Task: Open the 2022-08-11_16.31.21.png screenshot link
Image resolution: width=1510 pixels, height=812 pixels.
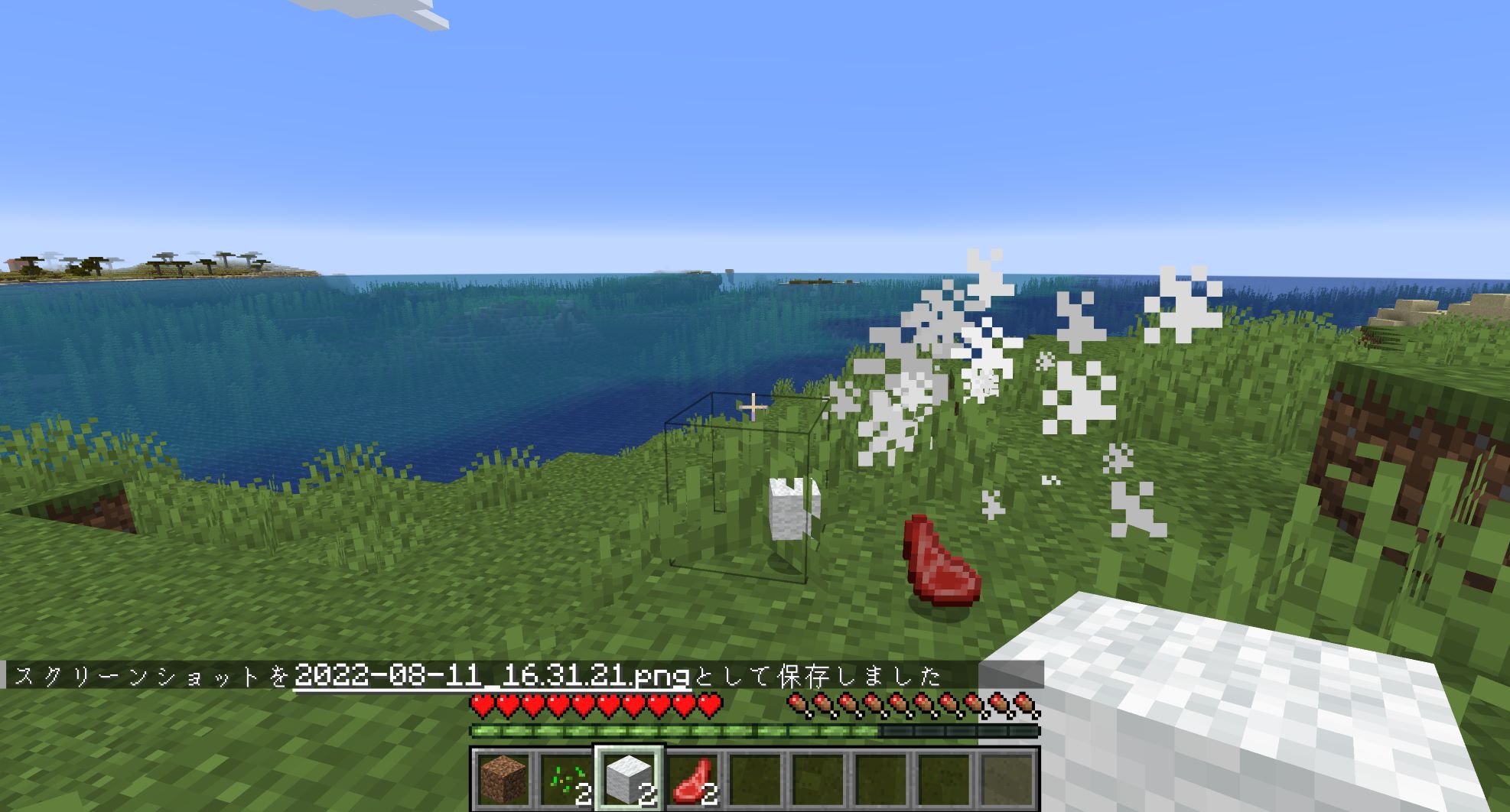Action: click(492, 676)
